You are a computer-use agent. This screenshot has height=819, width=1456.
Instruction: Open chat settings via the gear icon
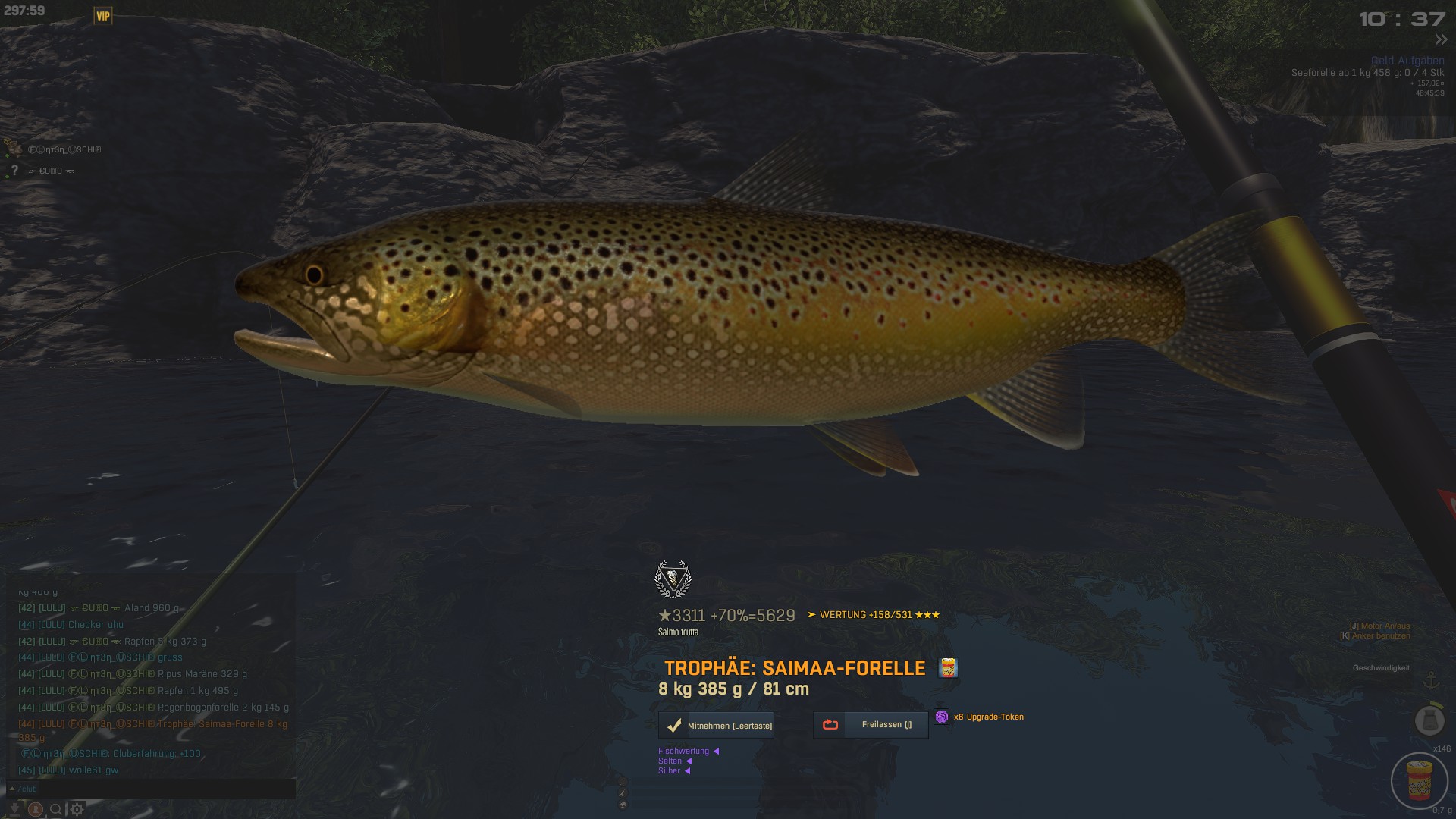click(x=77, y=809)
